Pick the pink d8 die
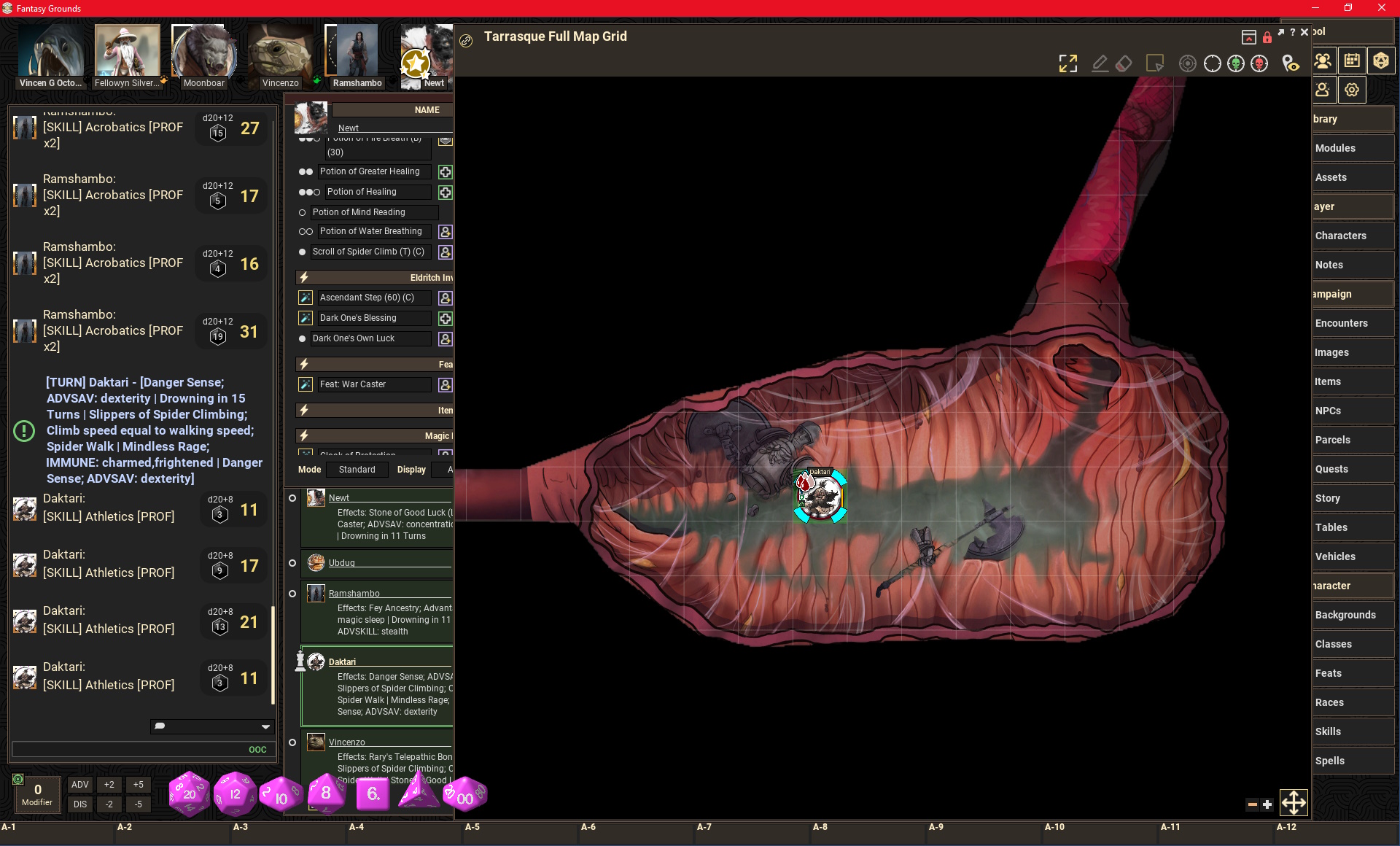 [325, 793]
